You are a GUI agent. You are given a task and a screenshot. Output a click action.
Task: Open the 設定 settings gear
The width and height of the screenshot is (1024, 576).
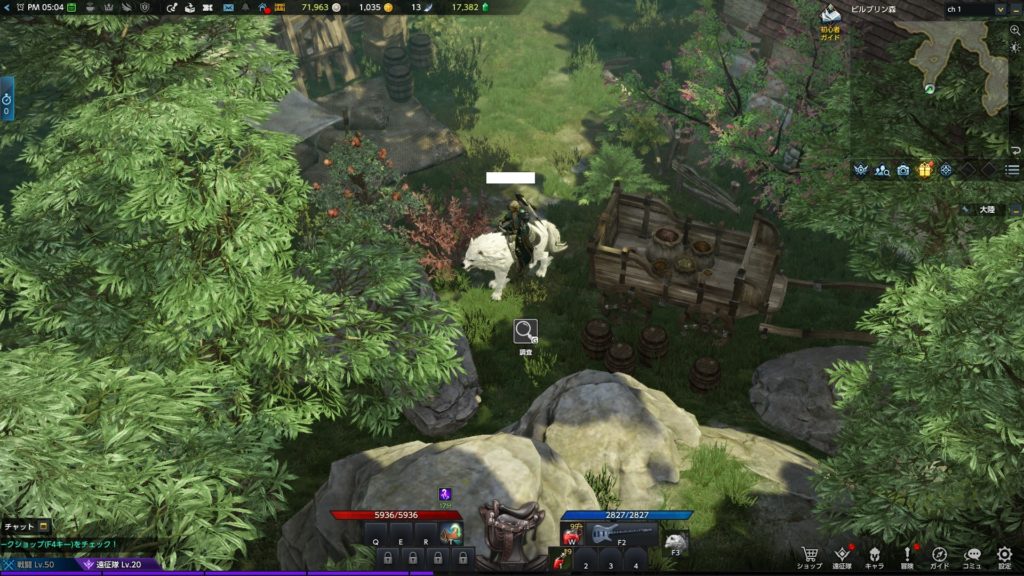(1004, 554)
